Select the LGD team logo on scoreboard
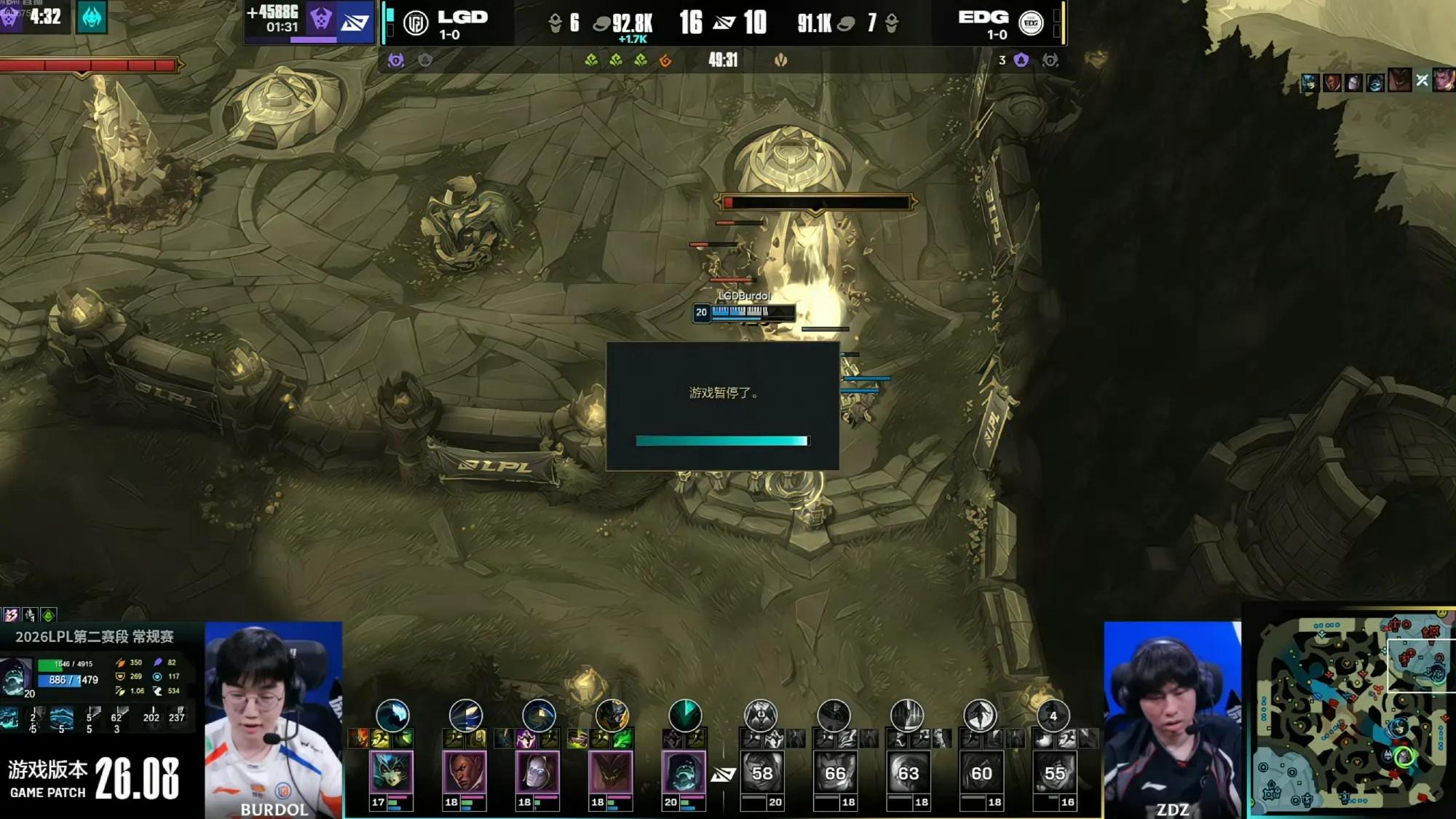This screenshot has height=819, width=1456. pyautogui.click(x=416, y=24)
